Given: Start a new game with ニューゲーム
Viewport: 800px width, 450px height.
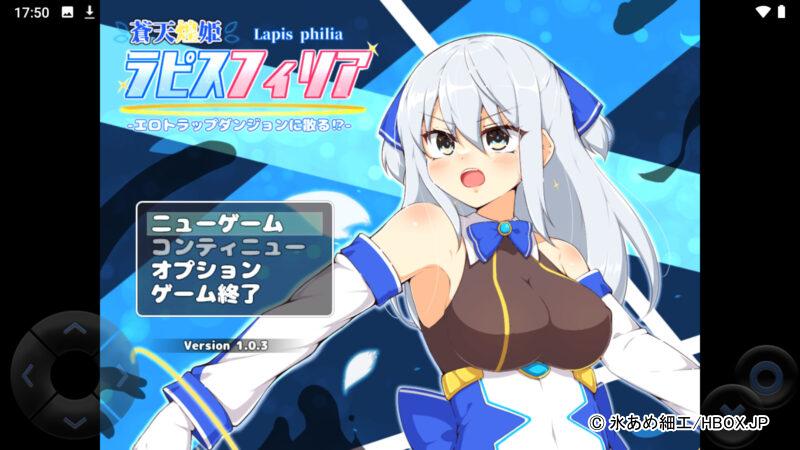Looking at the screenshot, I should pyautogui.click(x=216, y=224).
